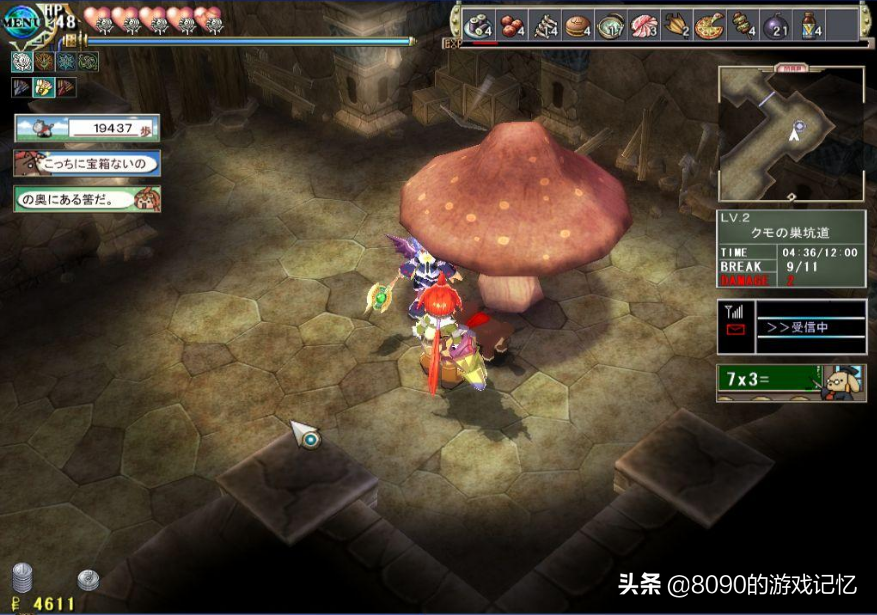Click the step counter pet panel
Viewport: 877px width, 615px height.
tap(85, 128)
